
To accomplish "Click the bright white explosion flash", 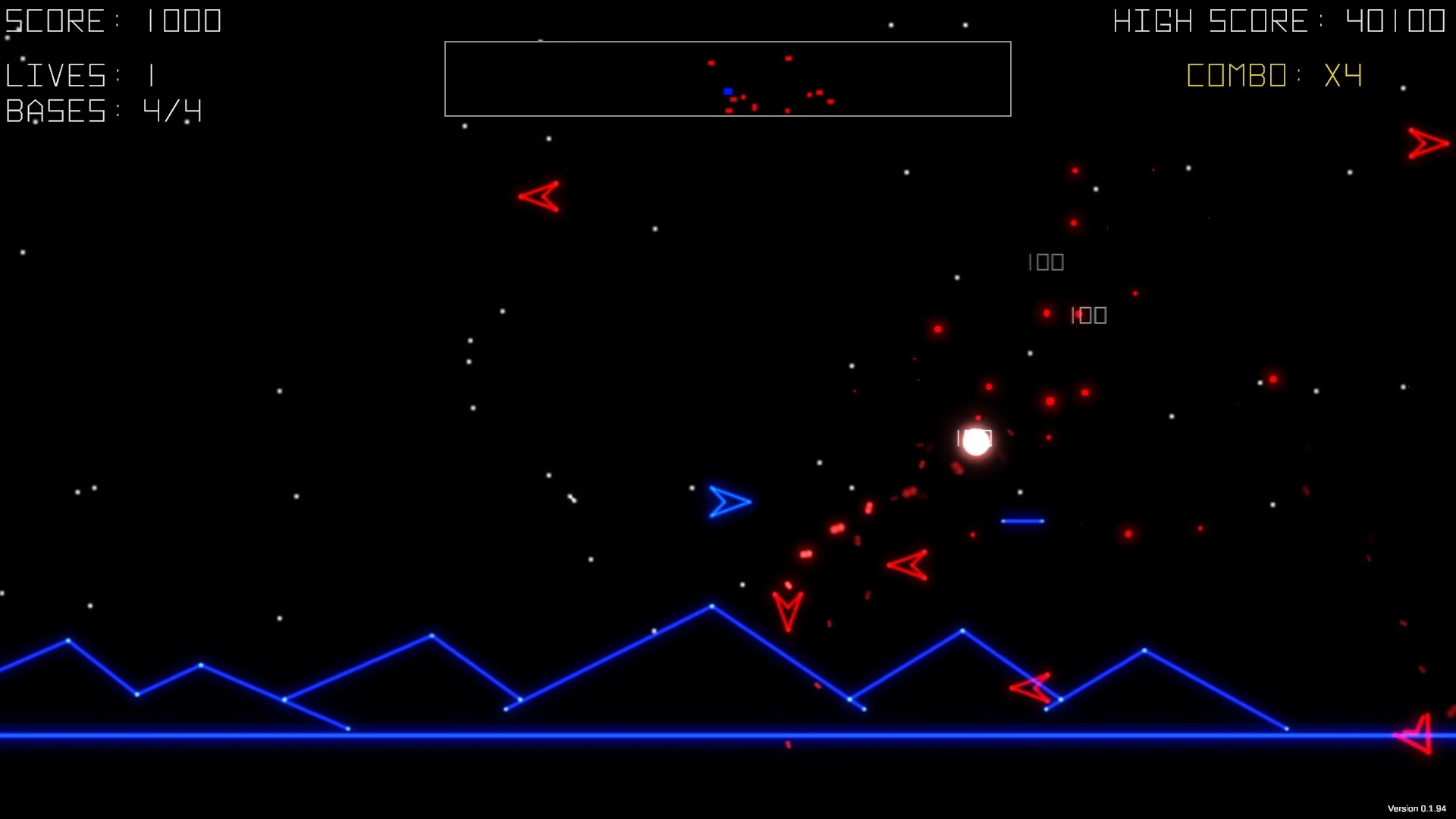I will coord(975,441).
